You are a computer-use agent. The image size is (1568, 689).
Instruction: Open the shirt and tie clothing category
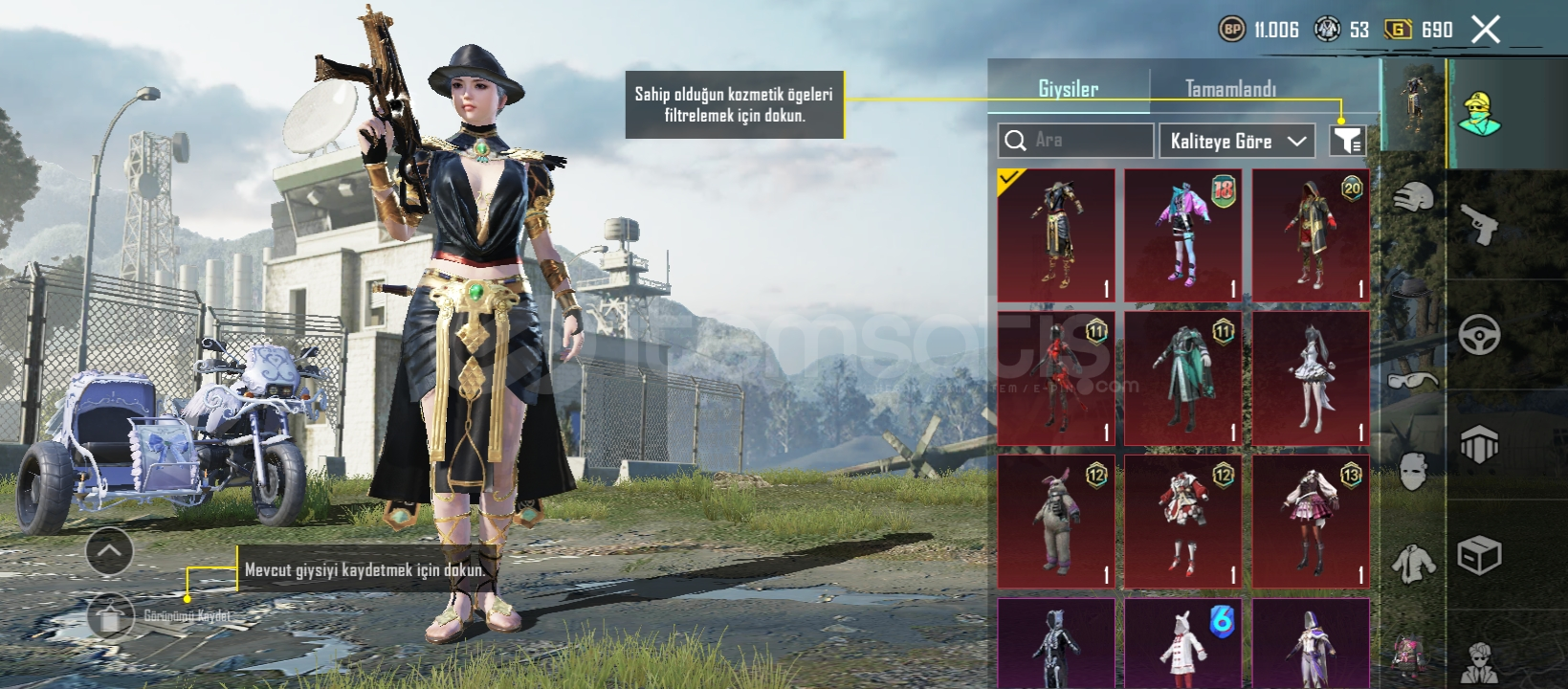pos(1413,563)
